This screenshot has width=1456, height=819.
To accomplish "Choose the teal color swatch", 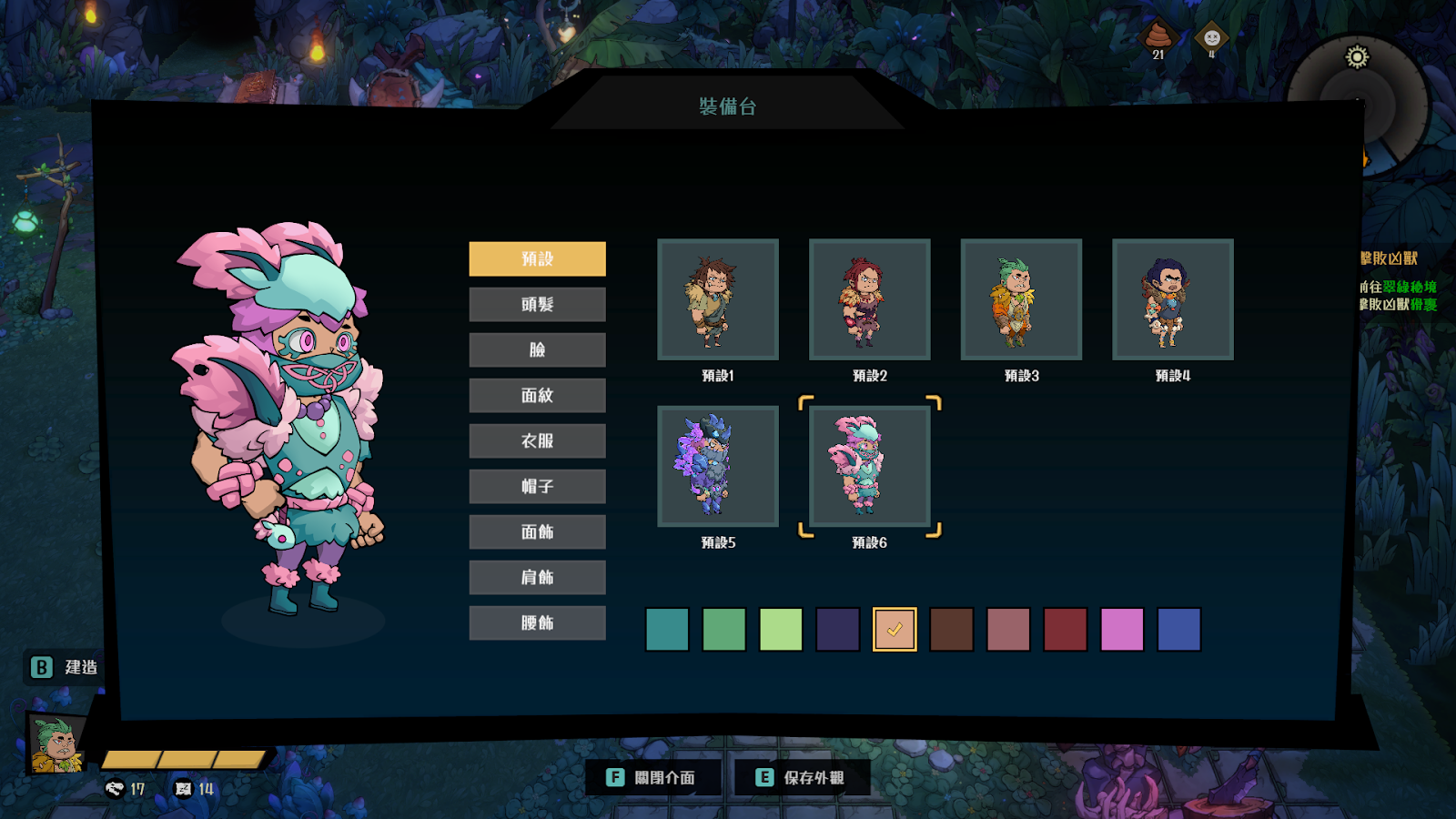I will click(x=667, y=630).
